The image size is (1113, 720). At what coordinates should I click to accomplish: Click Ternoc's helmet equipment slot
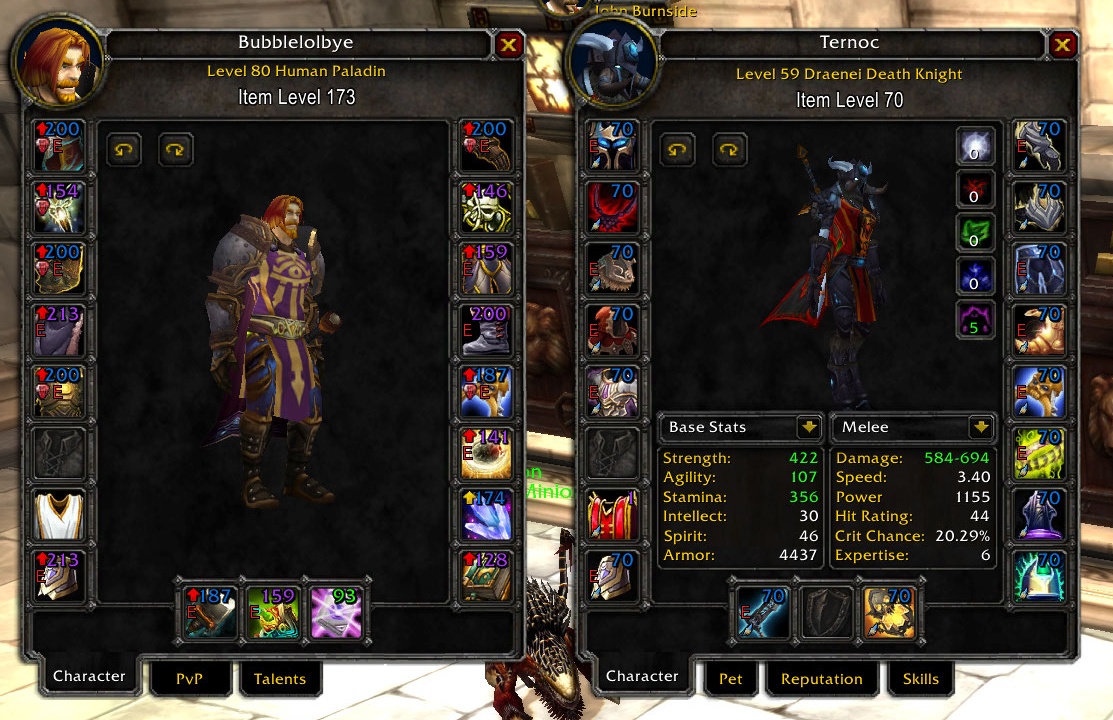pyautogui.click(x=609, y=146)
